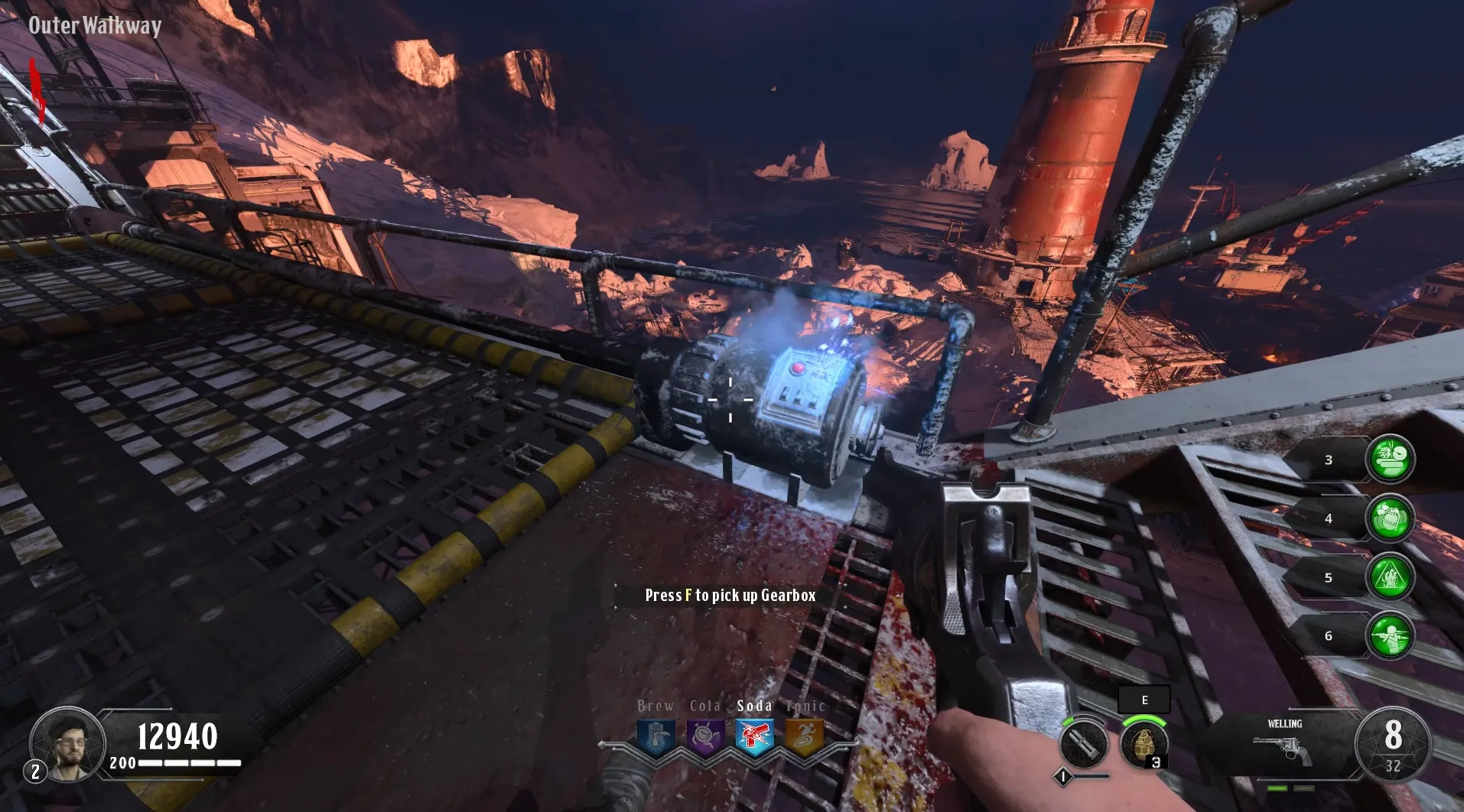1464x812 pixels.
Task: Select the orange Tonic running-man perk
Action: [x=803, y=737]
